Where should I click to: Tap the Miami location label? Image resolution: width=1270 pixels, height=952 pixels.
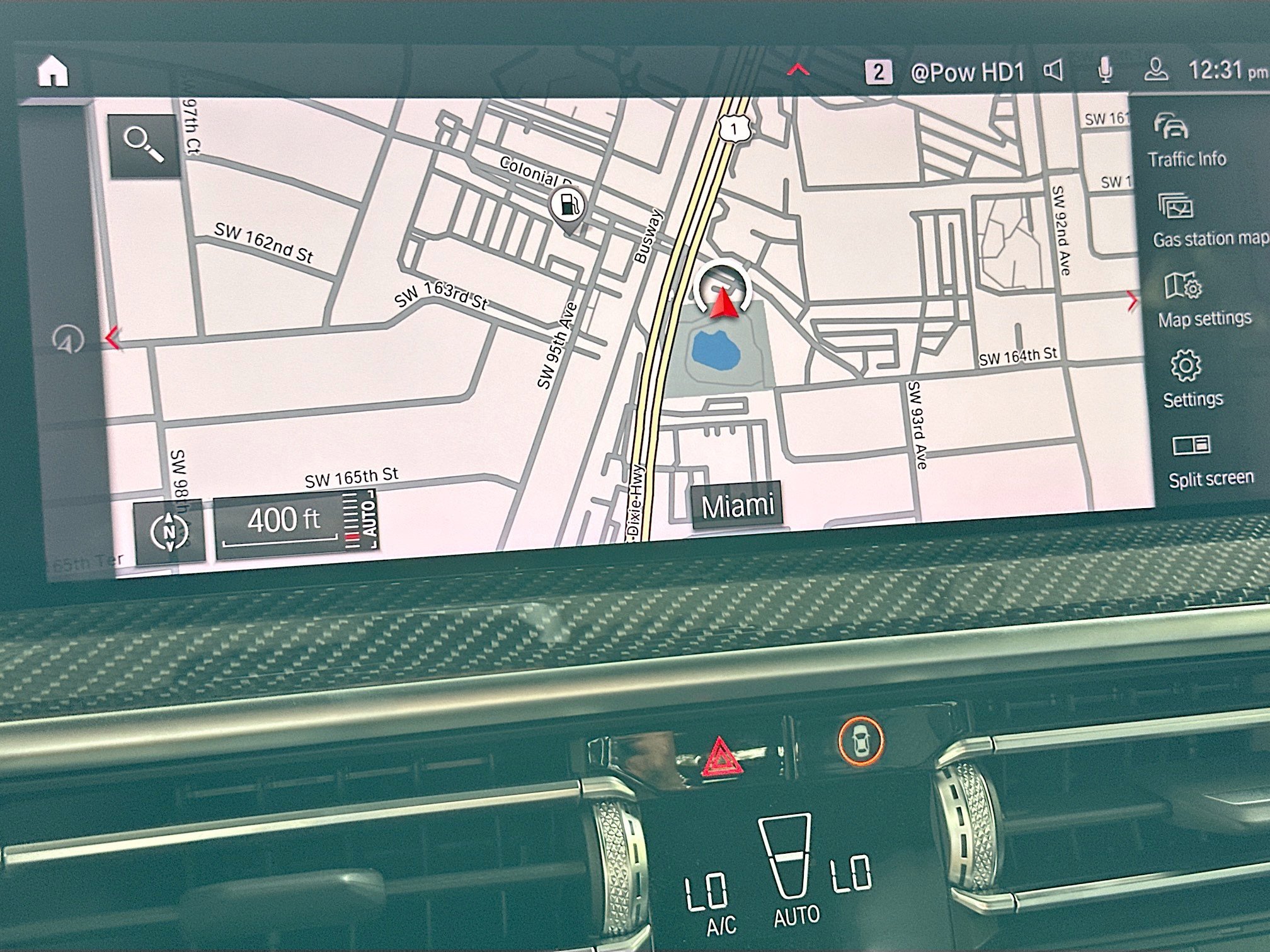(737, 506)
